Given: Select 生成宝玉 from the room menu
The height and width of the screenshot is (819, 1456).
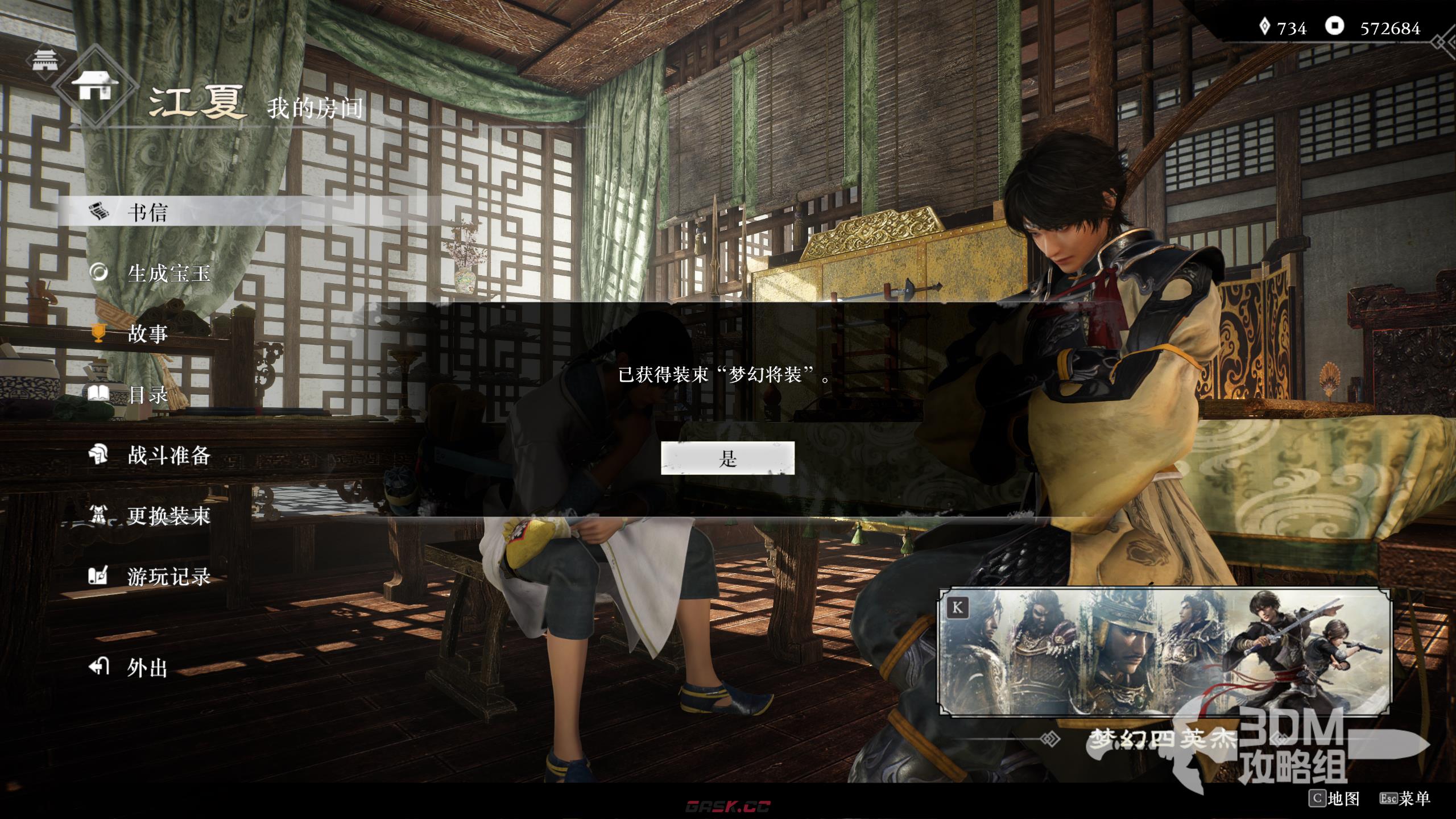Looking at the screenshot, I should (168, 274).
